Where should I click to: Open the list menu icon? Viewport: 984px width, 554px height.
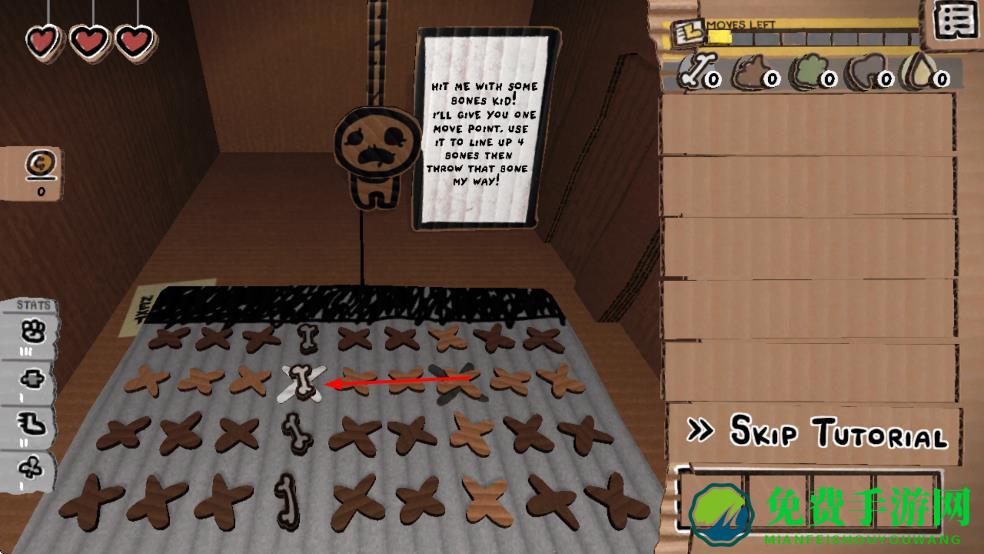(x=956, y=21)
